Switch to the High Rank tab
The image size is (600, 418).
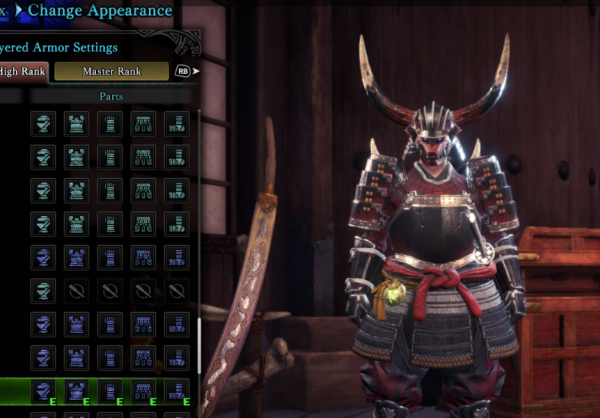point(22,72)
